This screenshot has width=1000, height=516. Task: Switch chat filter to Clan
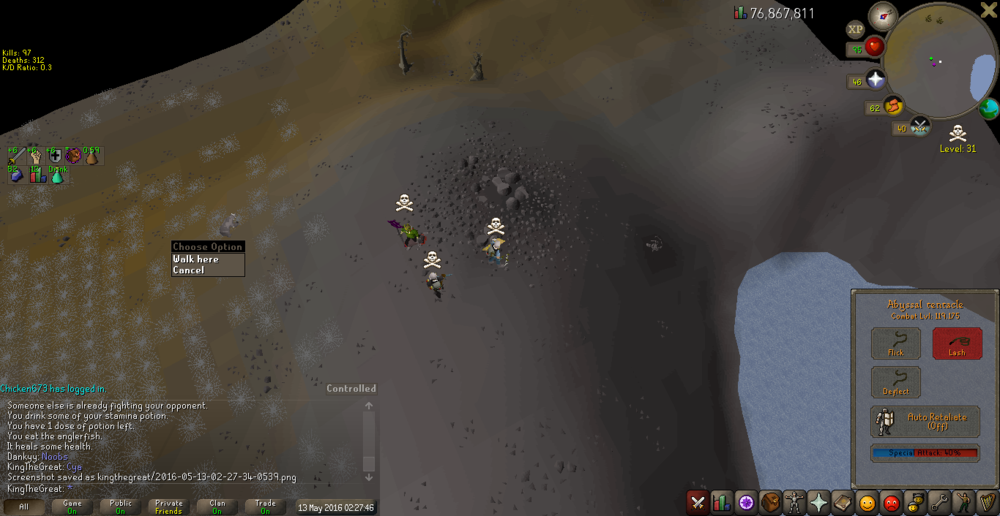217,506
